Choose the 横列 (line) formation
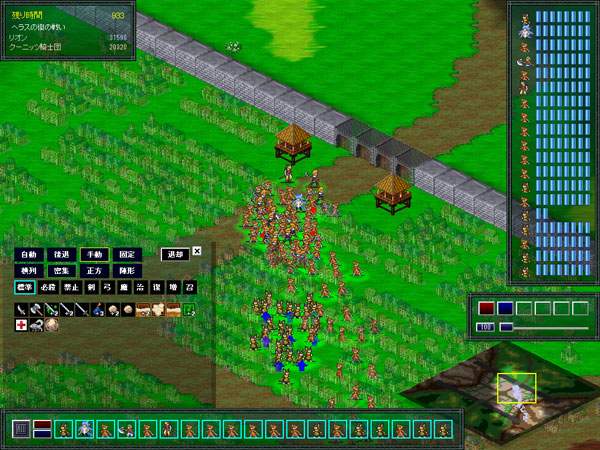This screenshot has height=450, width=600. (27, 271)
